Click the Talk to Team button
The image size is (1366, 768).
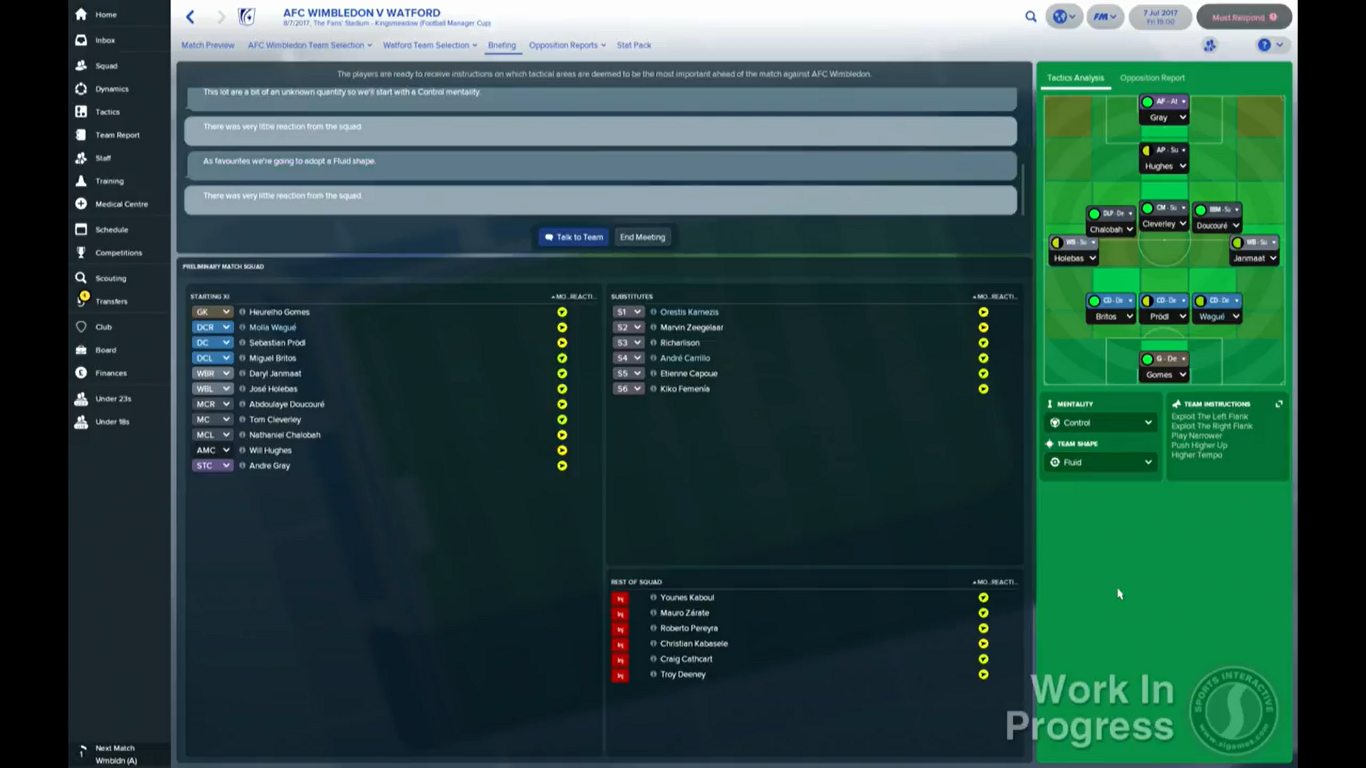(573, 237)
